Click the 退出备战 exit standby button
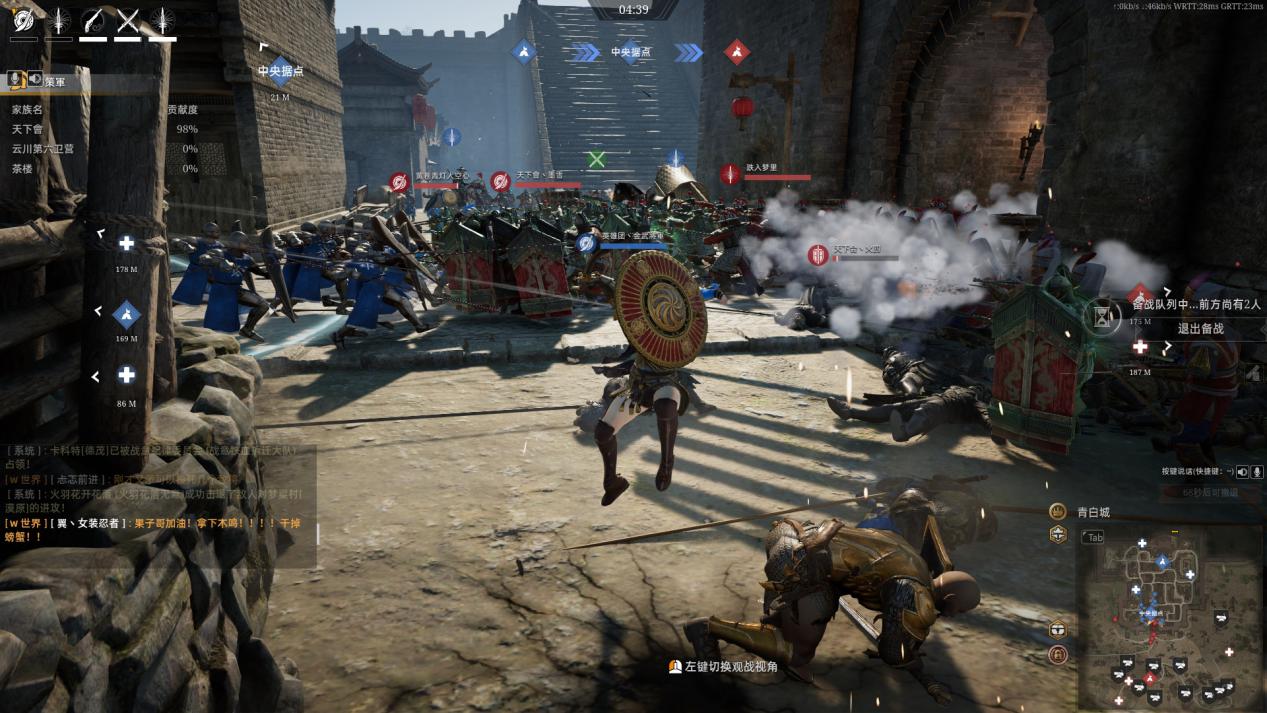 pos(1200,328)
